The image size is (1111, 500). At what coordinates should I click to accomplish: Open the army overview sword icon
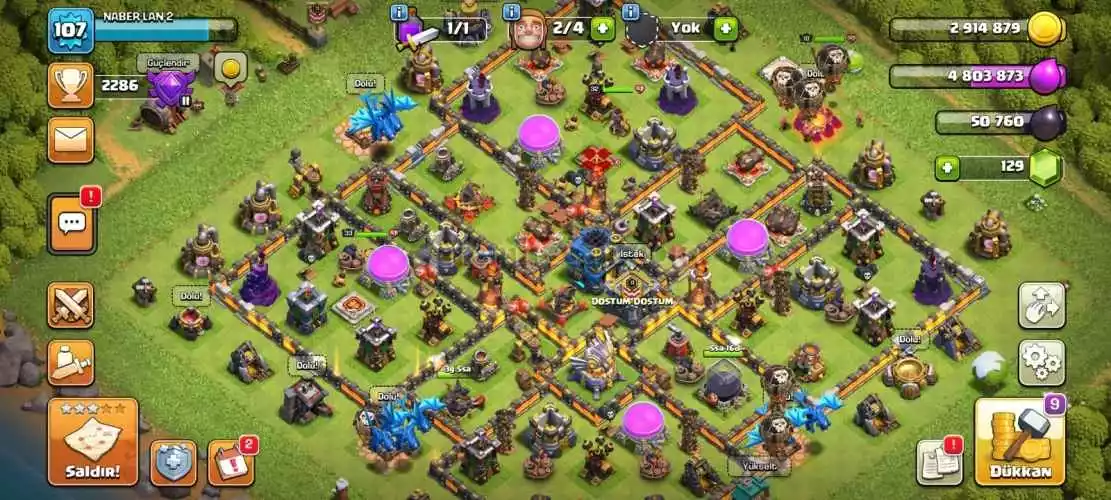coord(70,362)
